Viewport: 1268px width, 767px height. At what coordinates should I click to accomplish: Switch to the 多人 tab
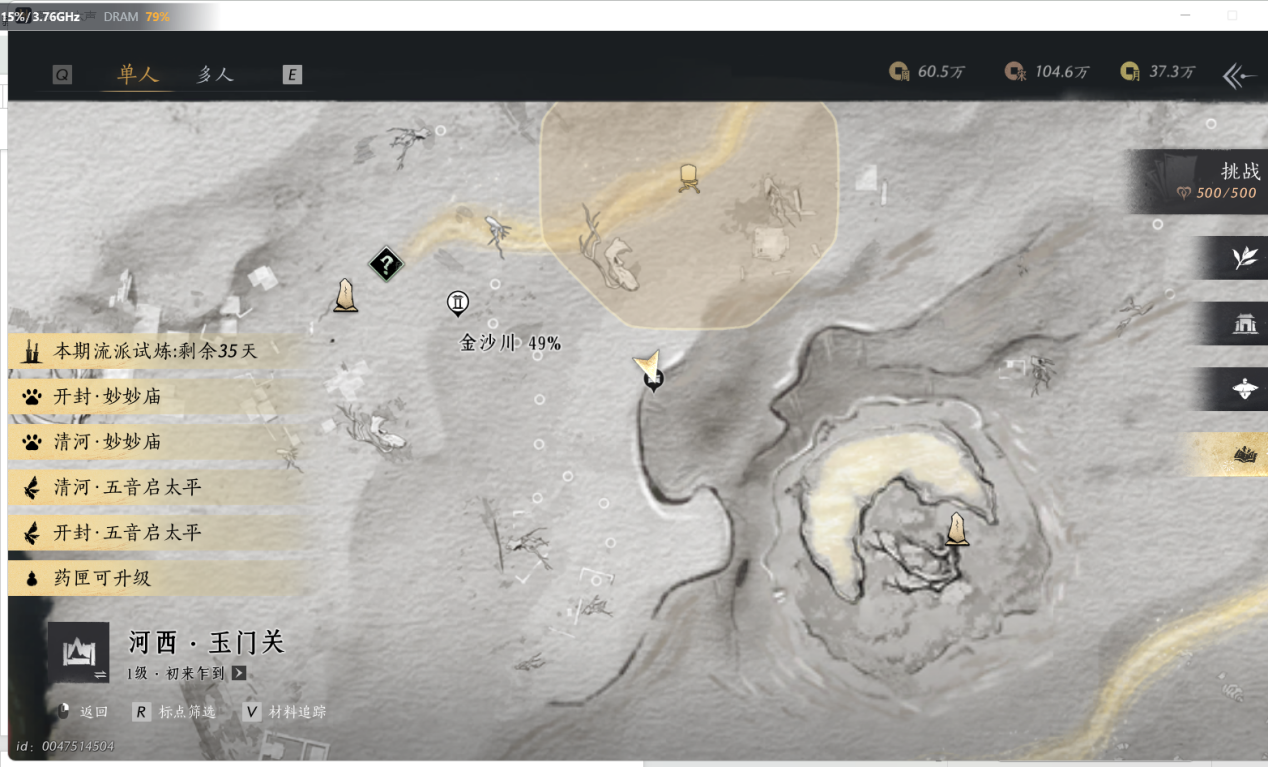pyautogui.click(x=214, y=75)
